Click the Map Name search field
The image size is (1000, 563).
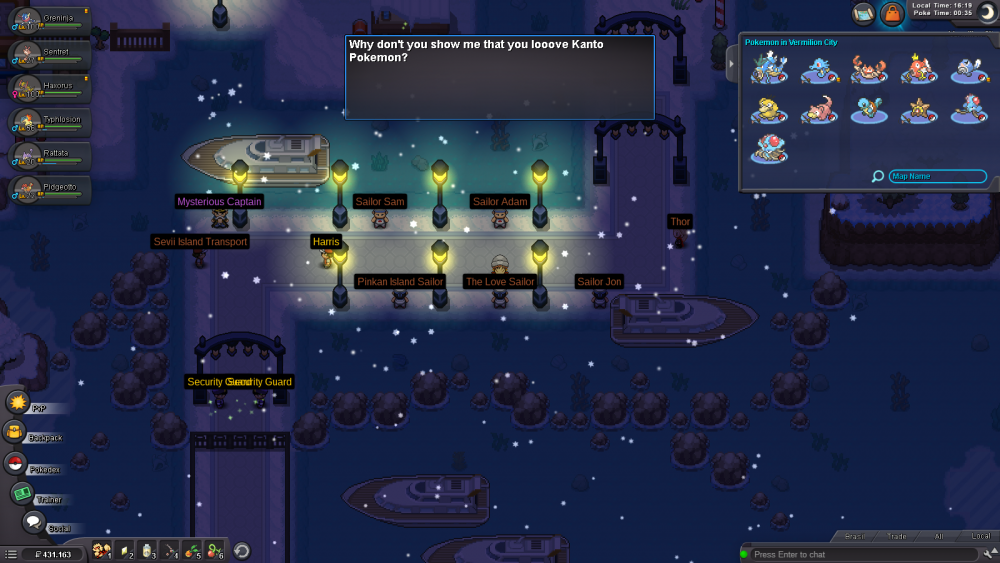[937, 176]
